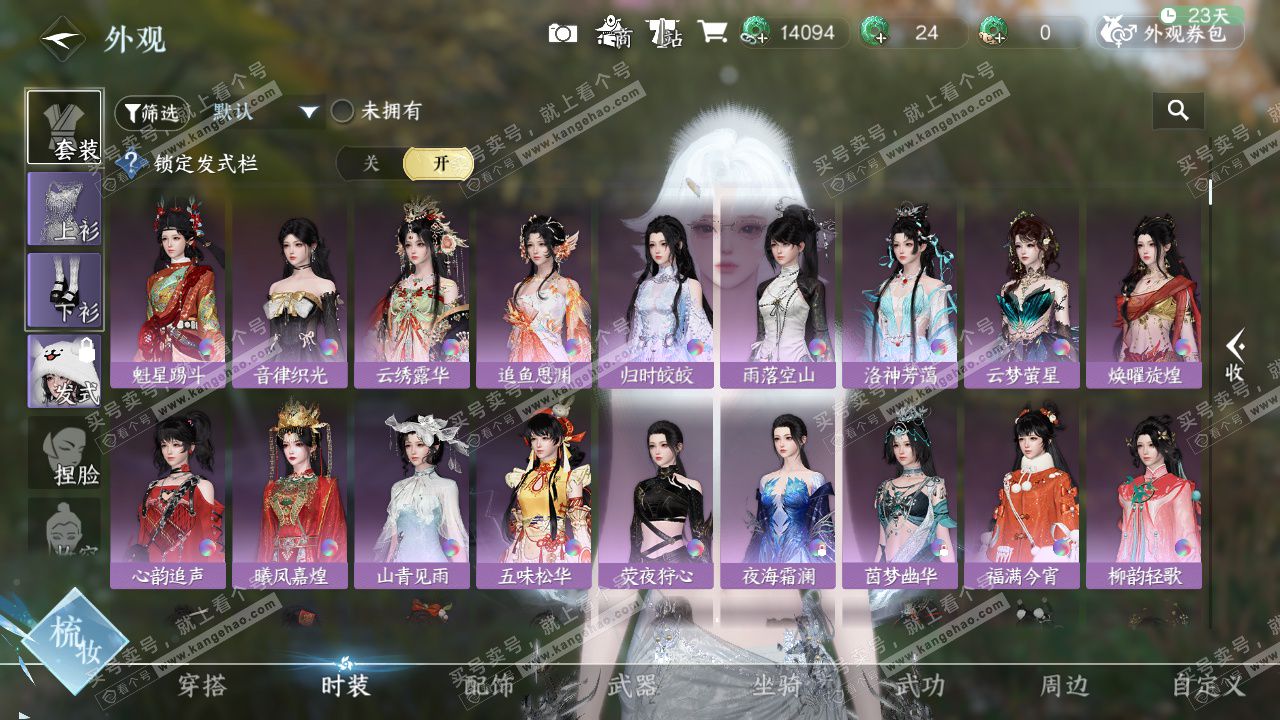Switch to the 武器 weapon tab
This screenshot has height=720, width=1280.
pos(632,685)
